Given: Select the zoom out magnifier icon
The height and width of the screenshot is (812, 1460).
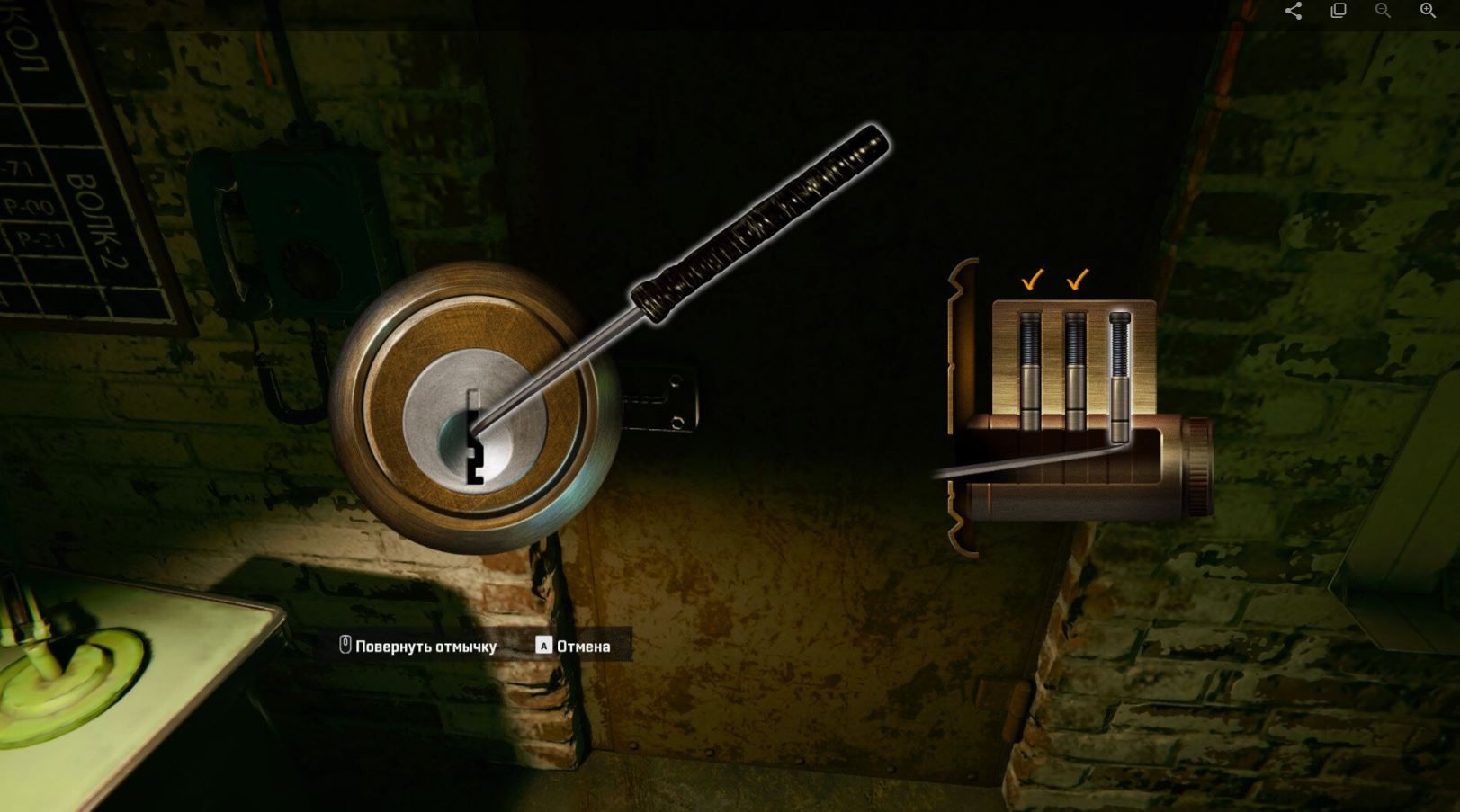Looking at the screenshot, I should pyautogui.click(x=1383, y=11).
